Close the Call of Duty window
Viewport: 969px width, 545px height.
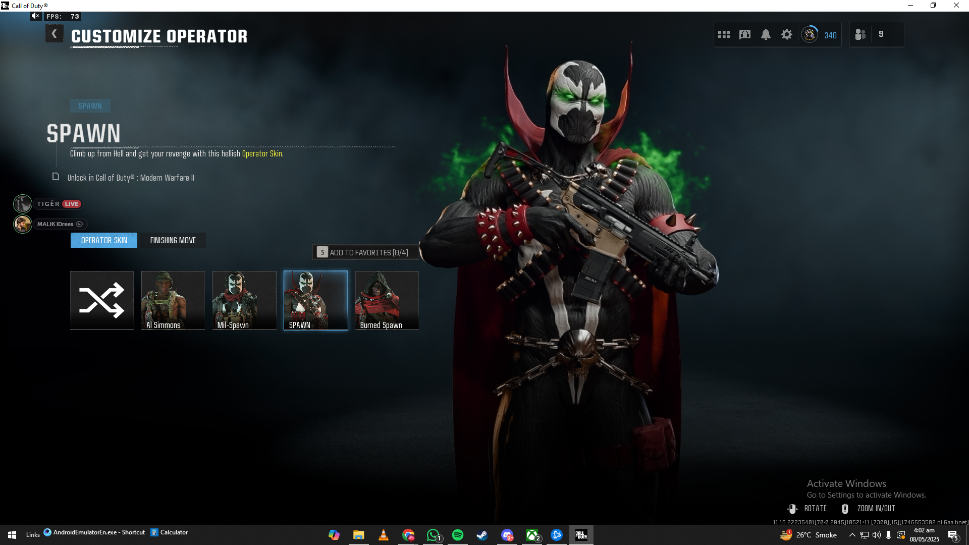click(956, 6)
